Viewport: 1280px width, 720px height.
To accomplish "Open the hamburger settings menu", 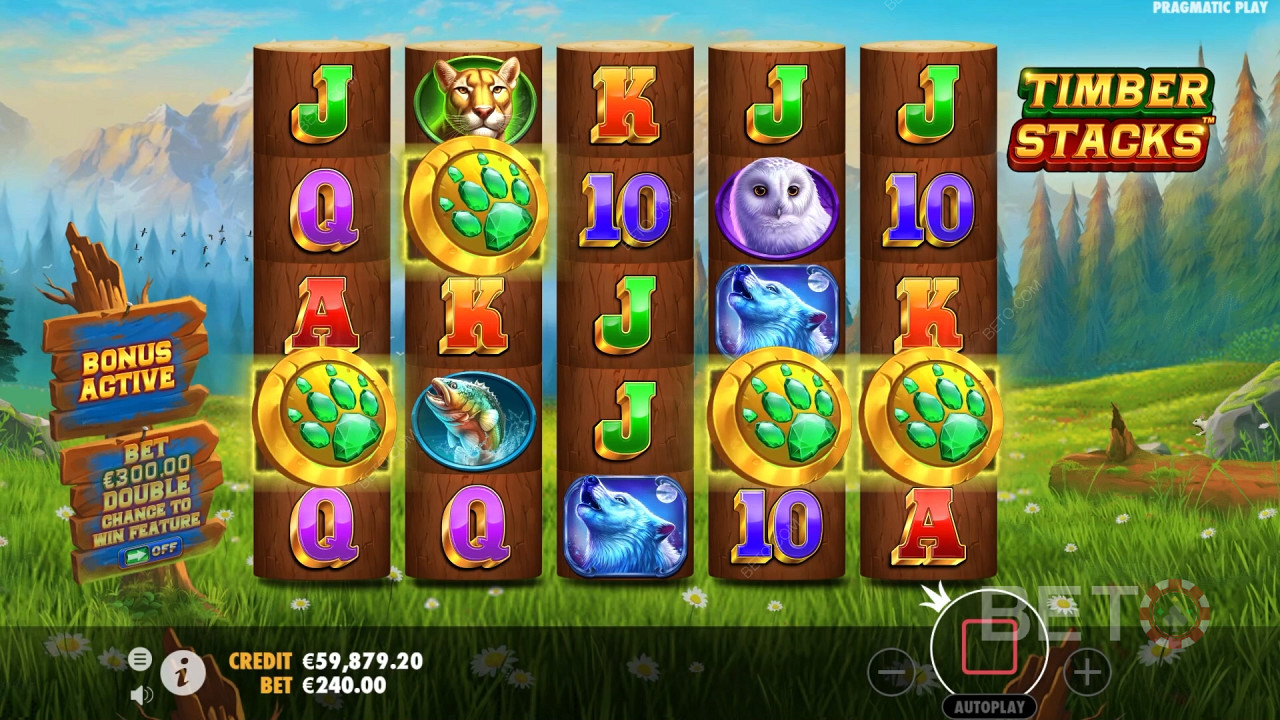I will coord(140,658).
